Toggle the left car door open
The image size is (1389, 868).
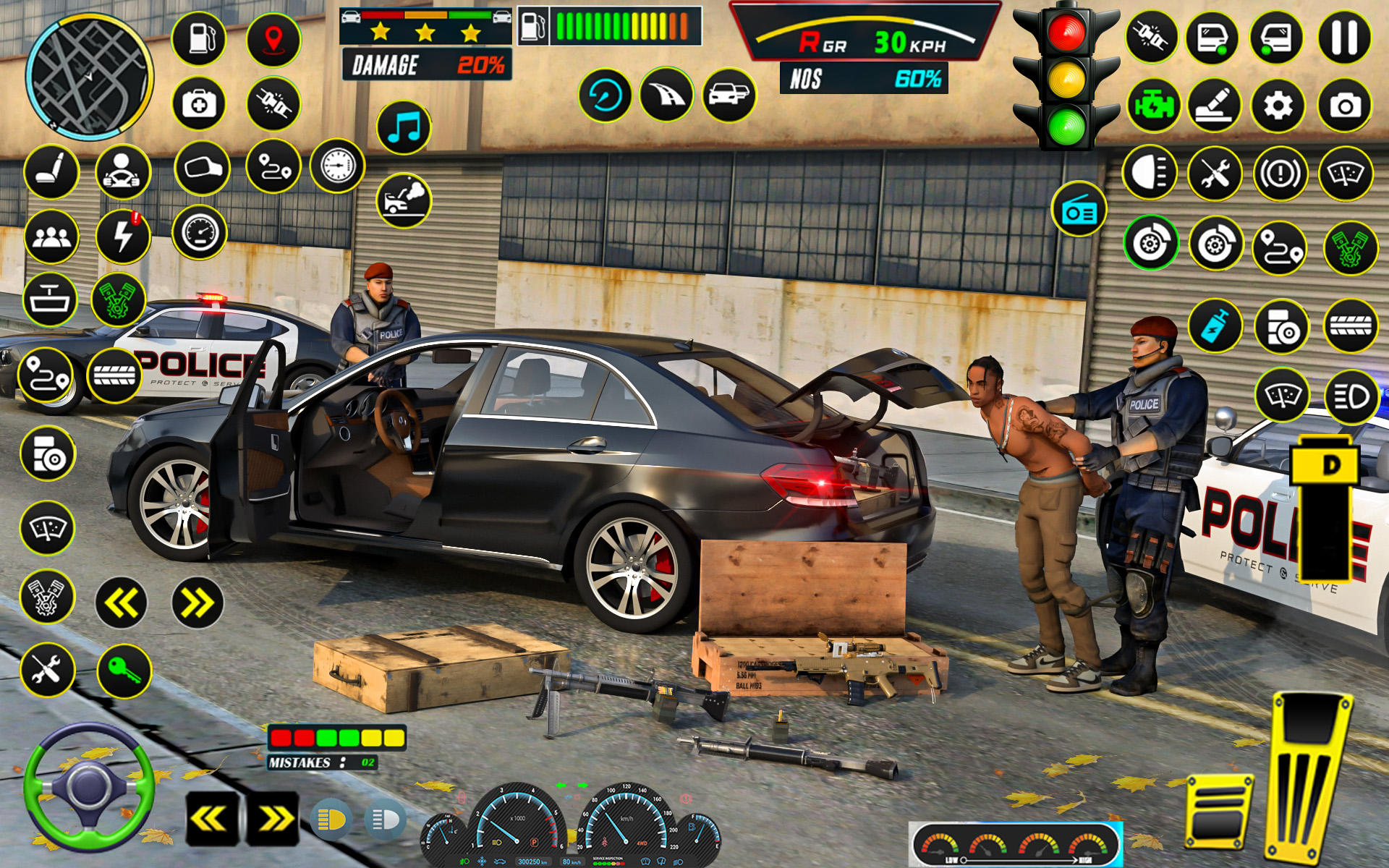click(1212, 38)
